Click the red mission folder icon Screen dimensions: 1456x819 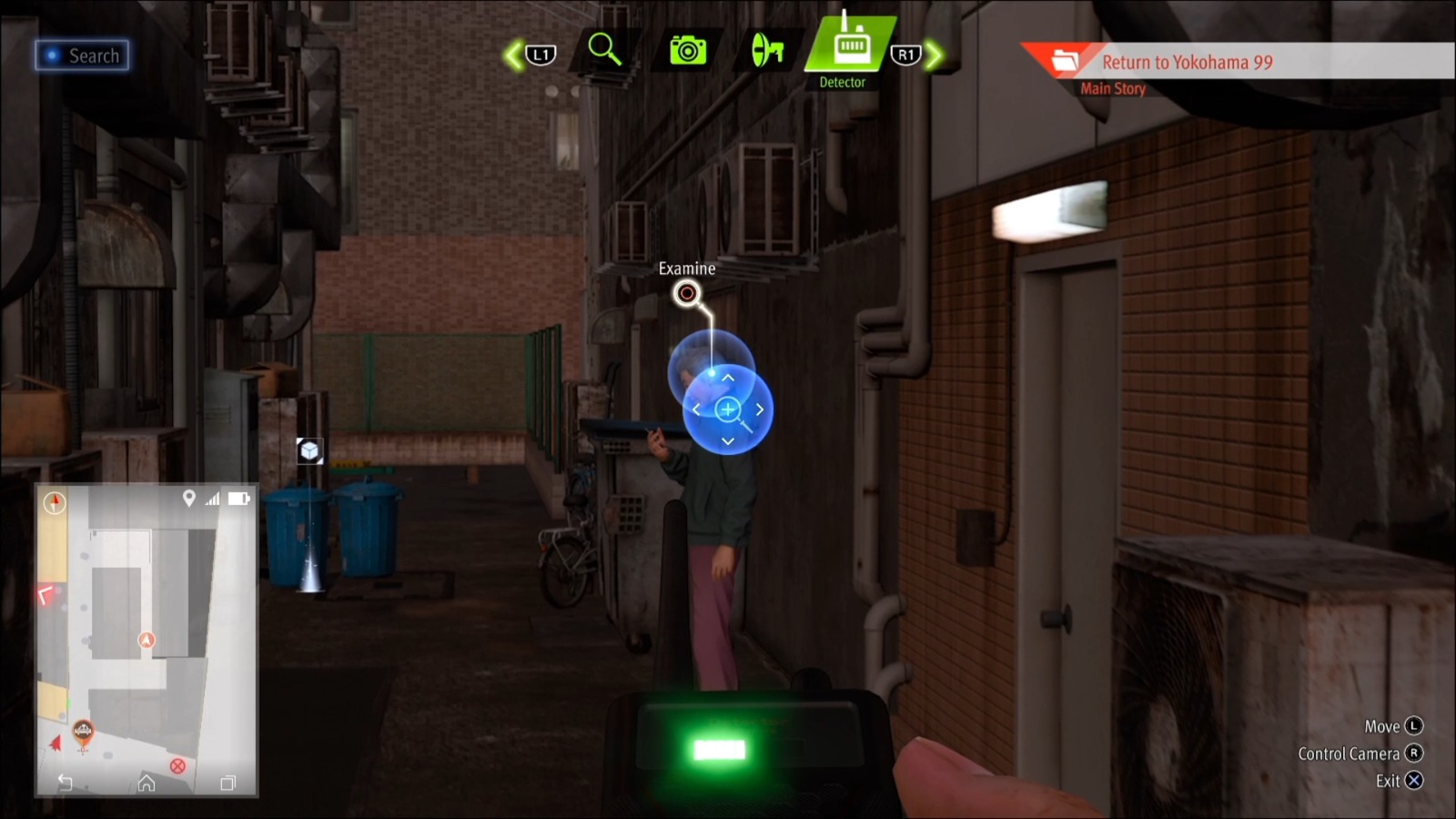click(x=1067, y=60)
